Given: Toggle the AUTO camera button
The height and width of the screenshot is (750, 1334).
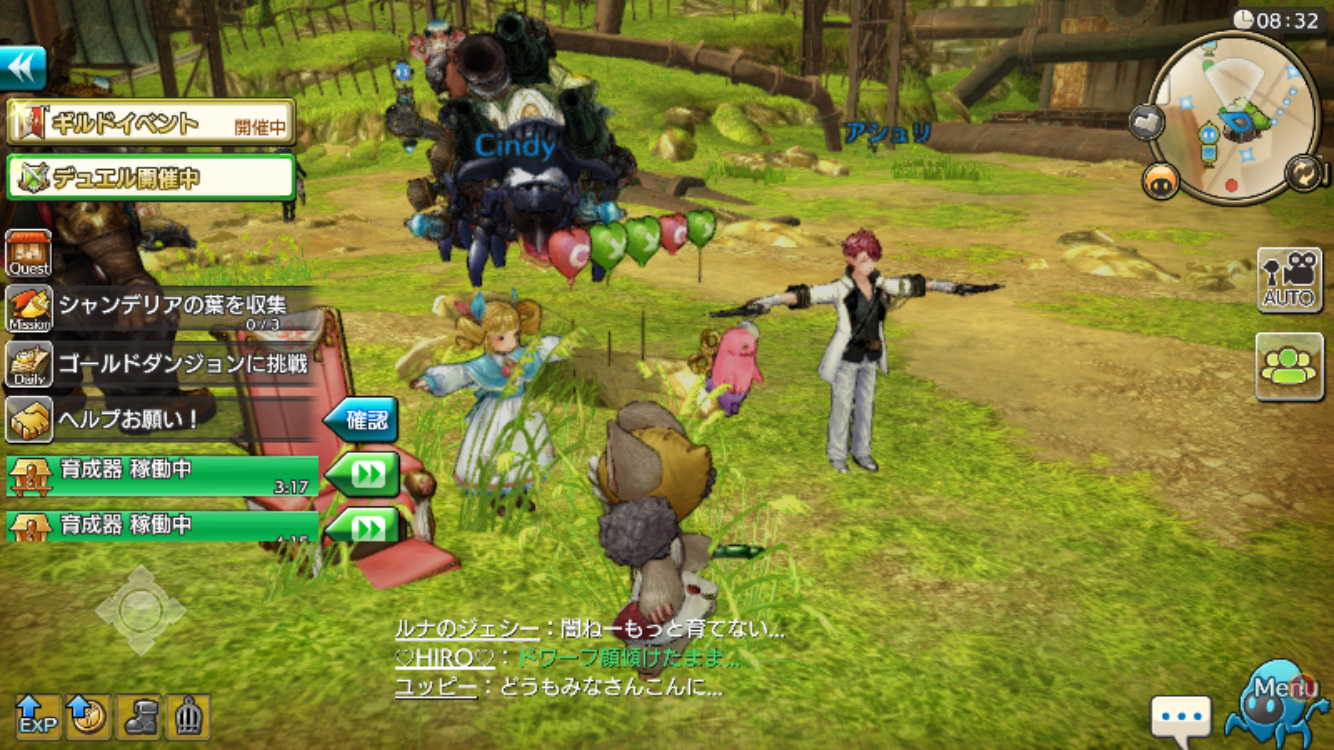Looking at the screenshot, I should [1289, 280].
